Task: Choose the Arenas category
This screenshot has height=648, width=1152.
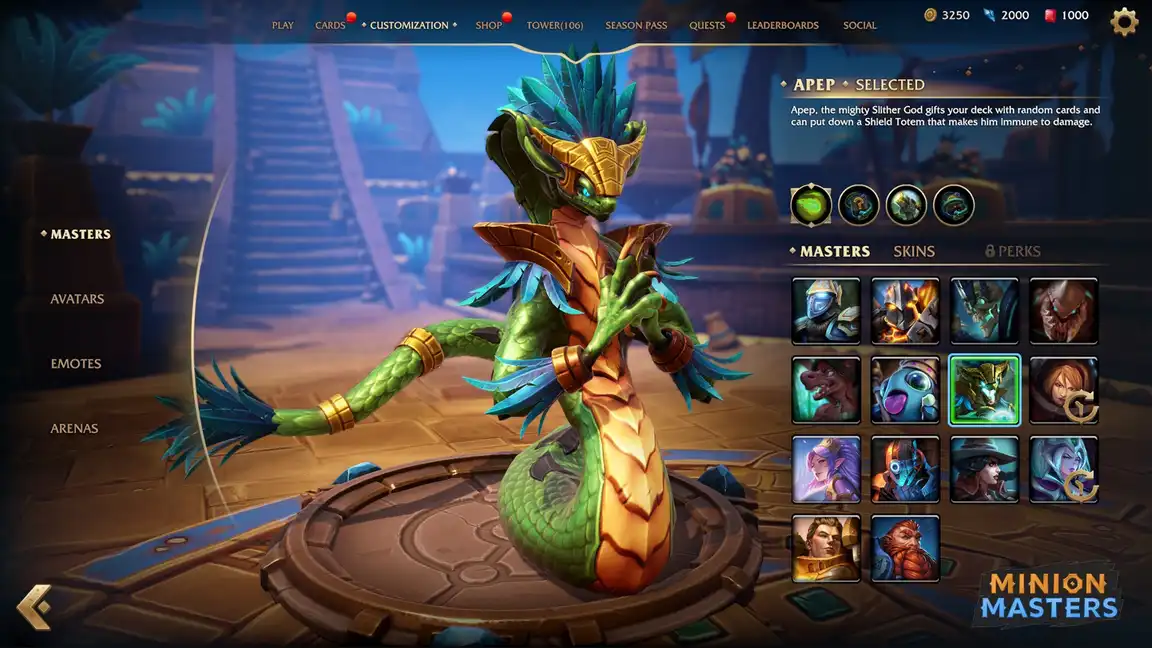Action: click(76, 429)
